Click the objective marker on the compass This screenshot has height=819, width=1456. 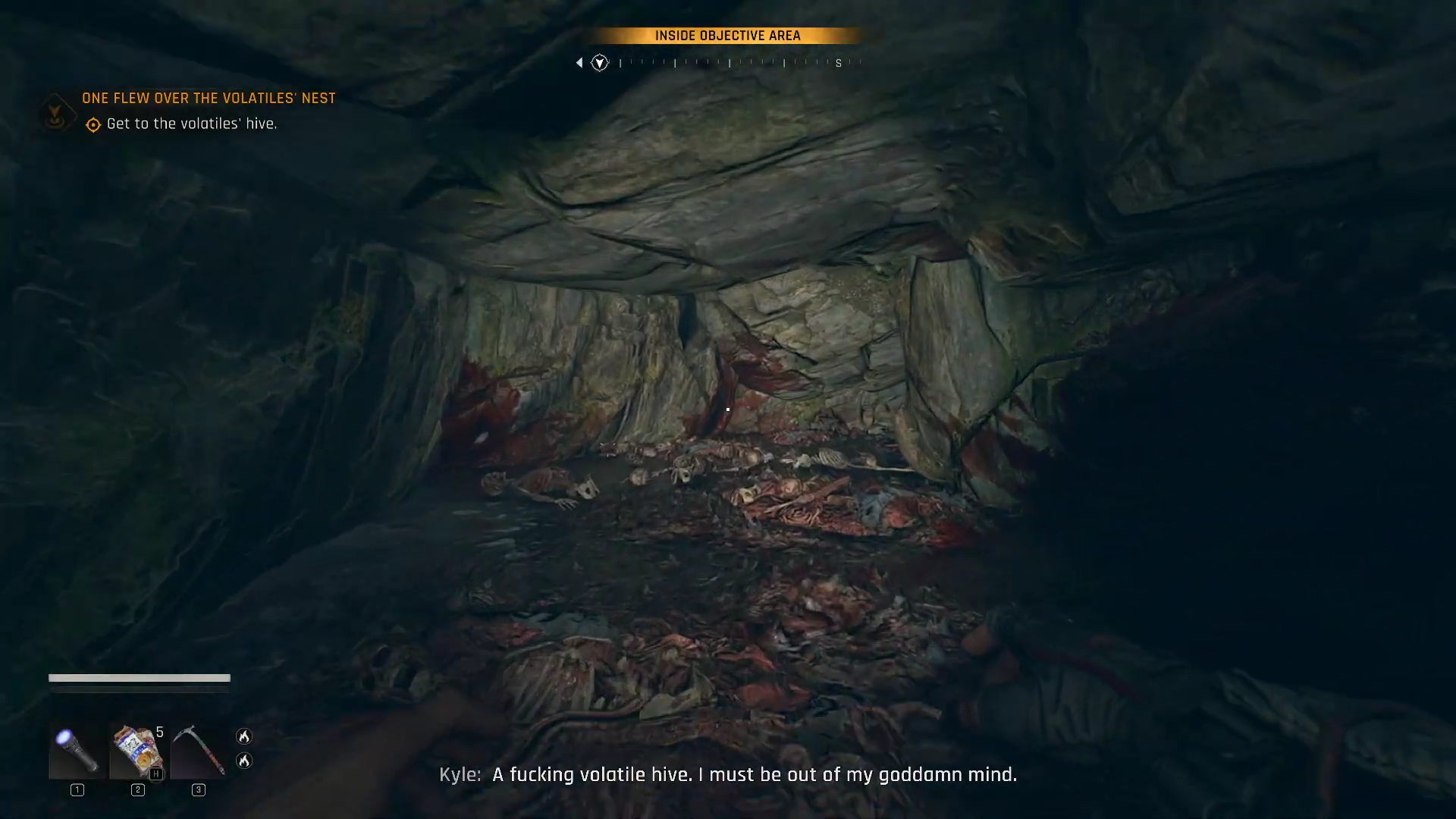[600, 63]
